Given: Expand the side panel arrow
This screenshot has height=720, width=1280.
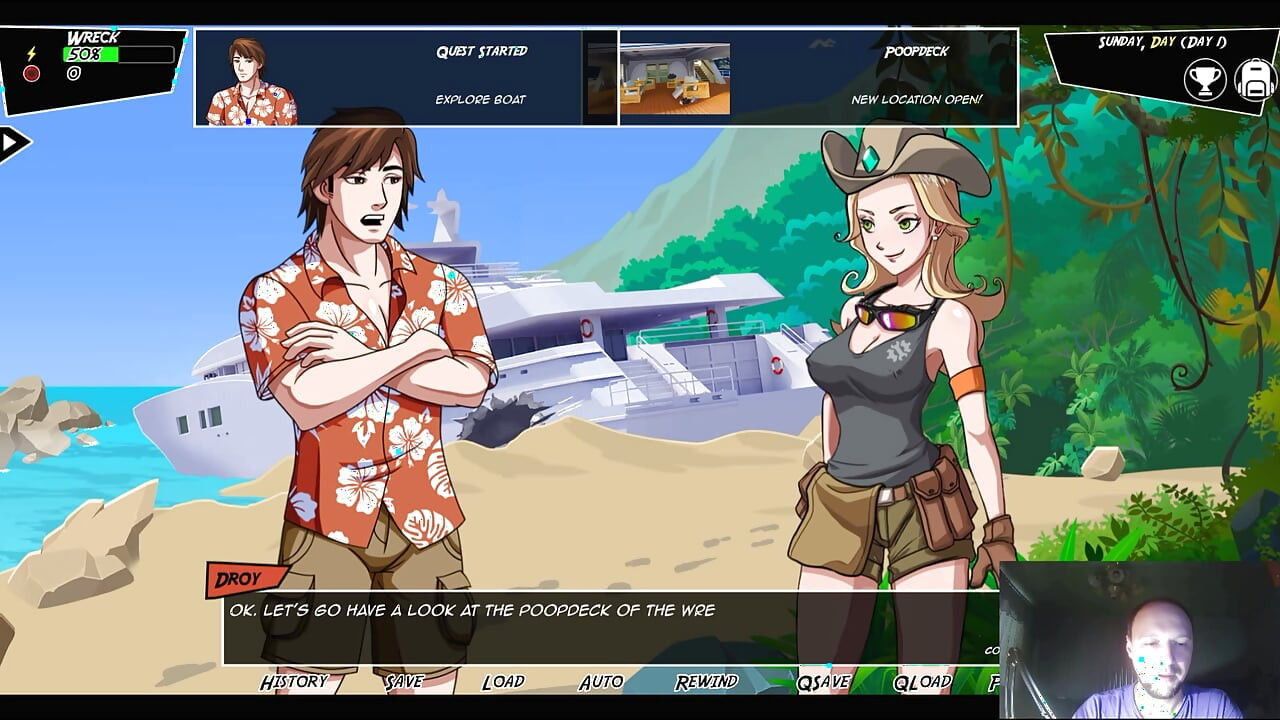Looking at the screenshot, I should pyautogui.click(x=12, y=143).
